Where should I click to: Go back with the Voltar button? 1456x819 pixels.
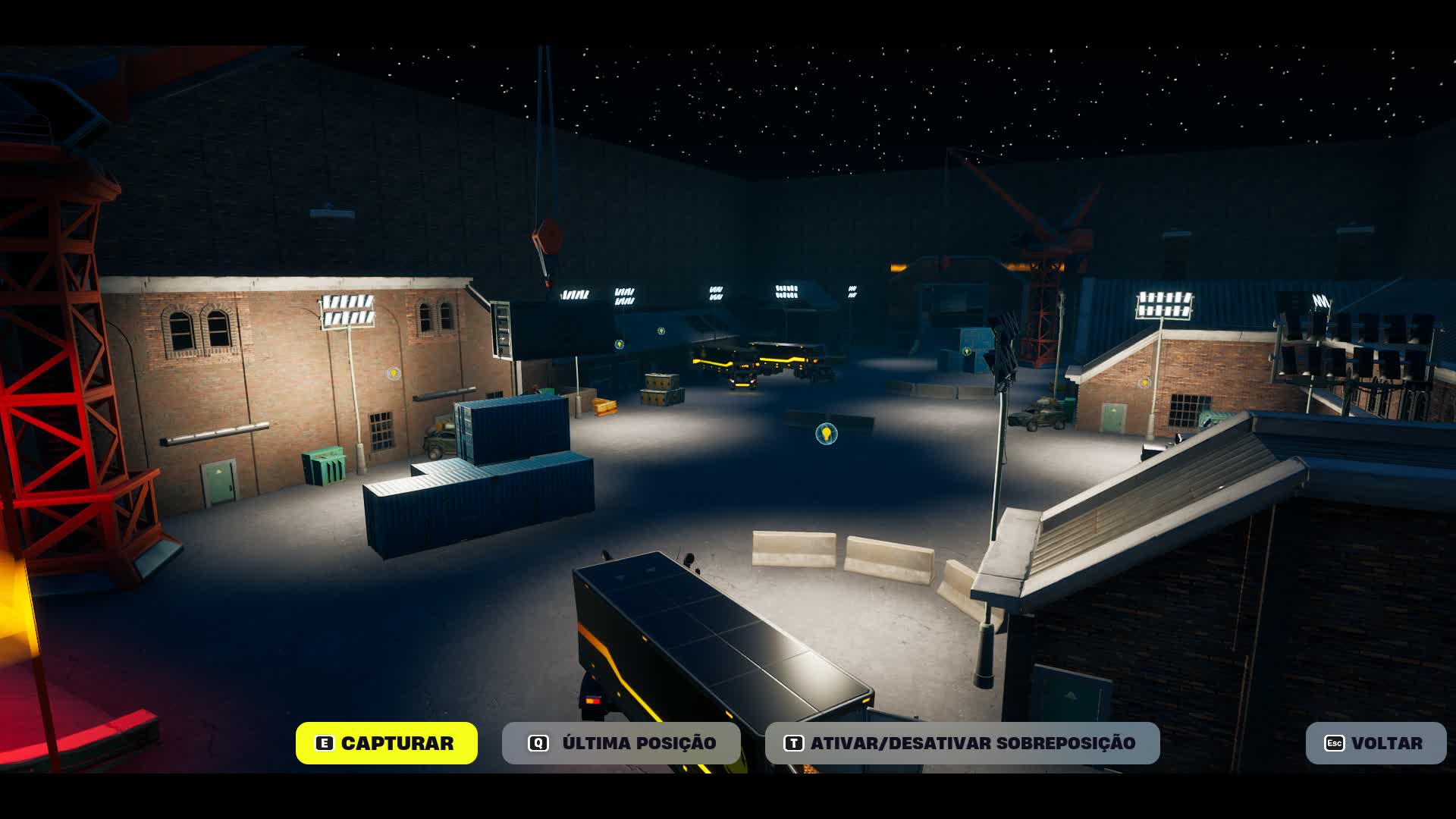tap(1375, 743)
